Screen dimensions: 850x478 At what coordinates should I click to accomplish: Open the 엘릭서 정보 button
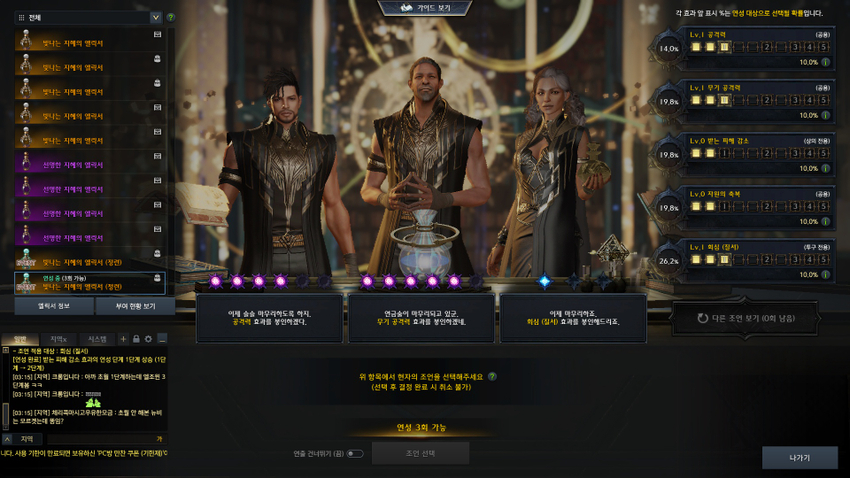click(53, 306)
